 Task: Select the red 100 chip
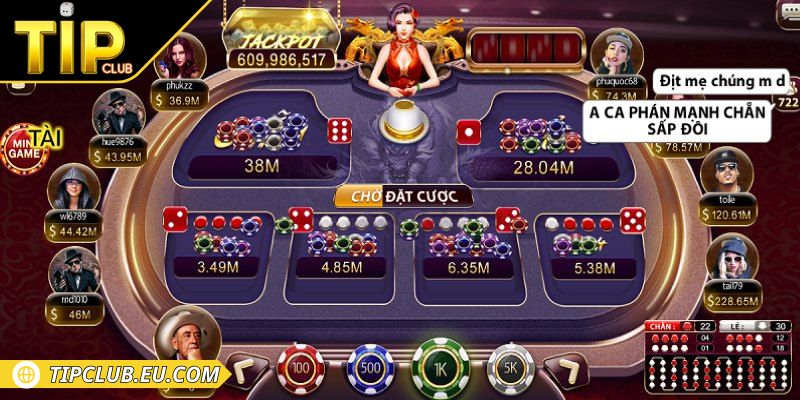[x=299, y=368]
